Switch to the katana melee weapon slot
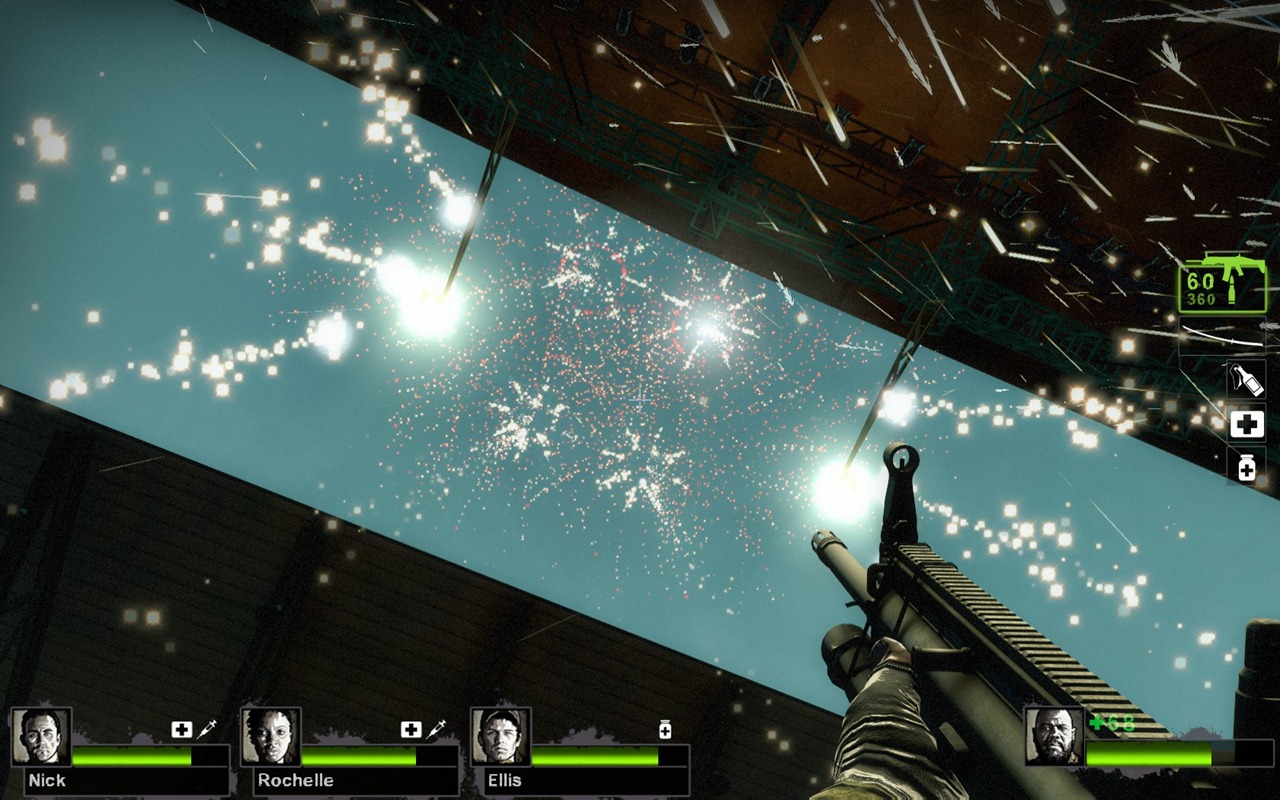 [x=1220, y=334]
